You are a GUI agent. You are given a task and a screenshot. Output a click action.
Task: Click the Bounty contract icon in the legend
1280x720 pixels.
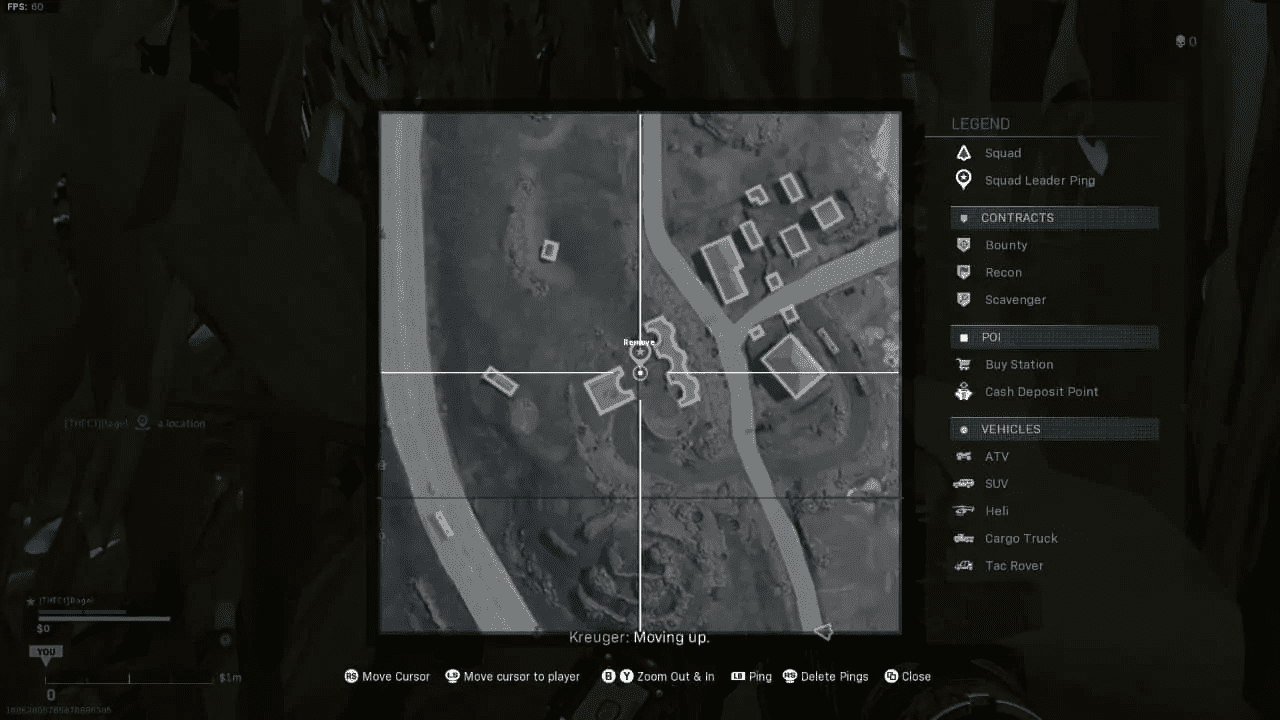tap(963, 245)
